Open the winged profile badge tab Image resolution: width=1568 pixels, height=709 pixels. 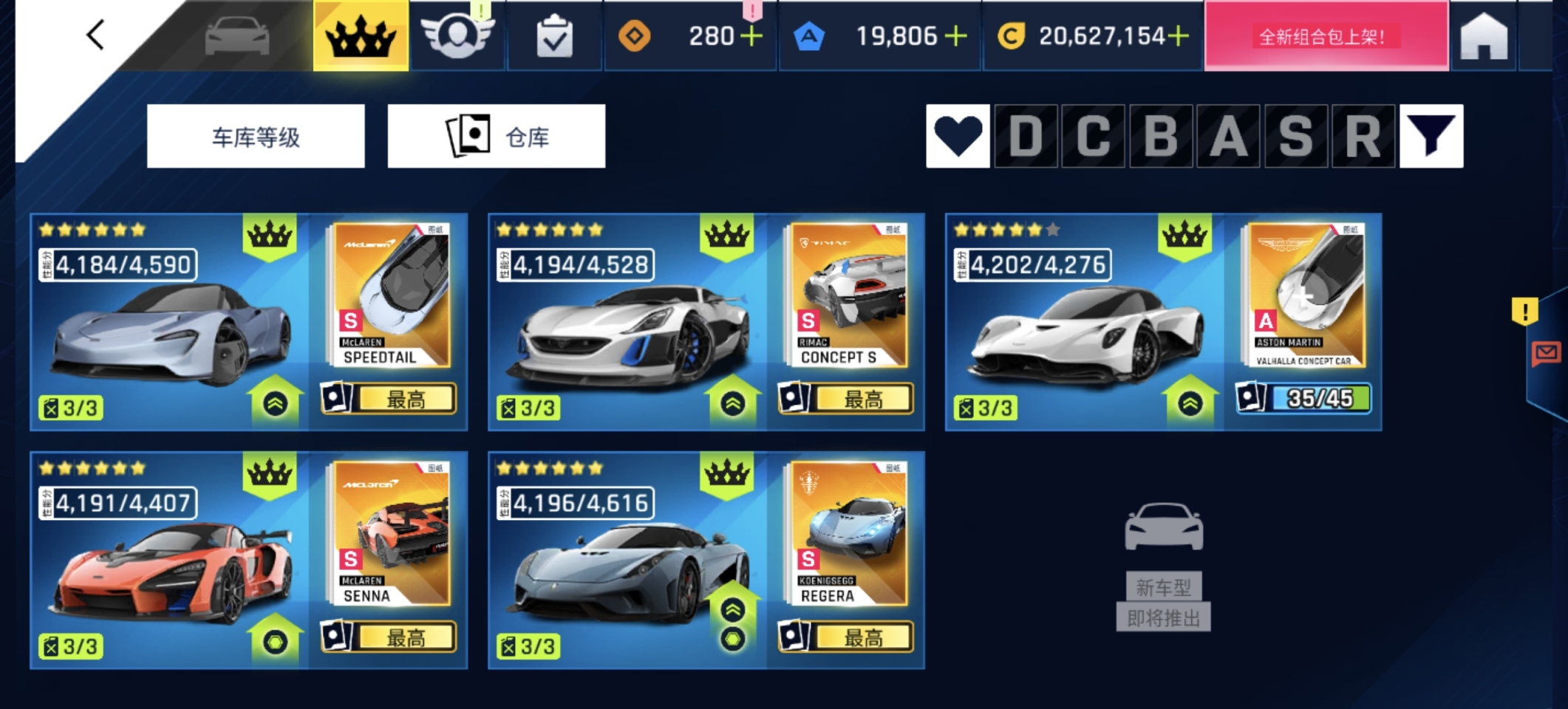click(x=457, y=35)
